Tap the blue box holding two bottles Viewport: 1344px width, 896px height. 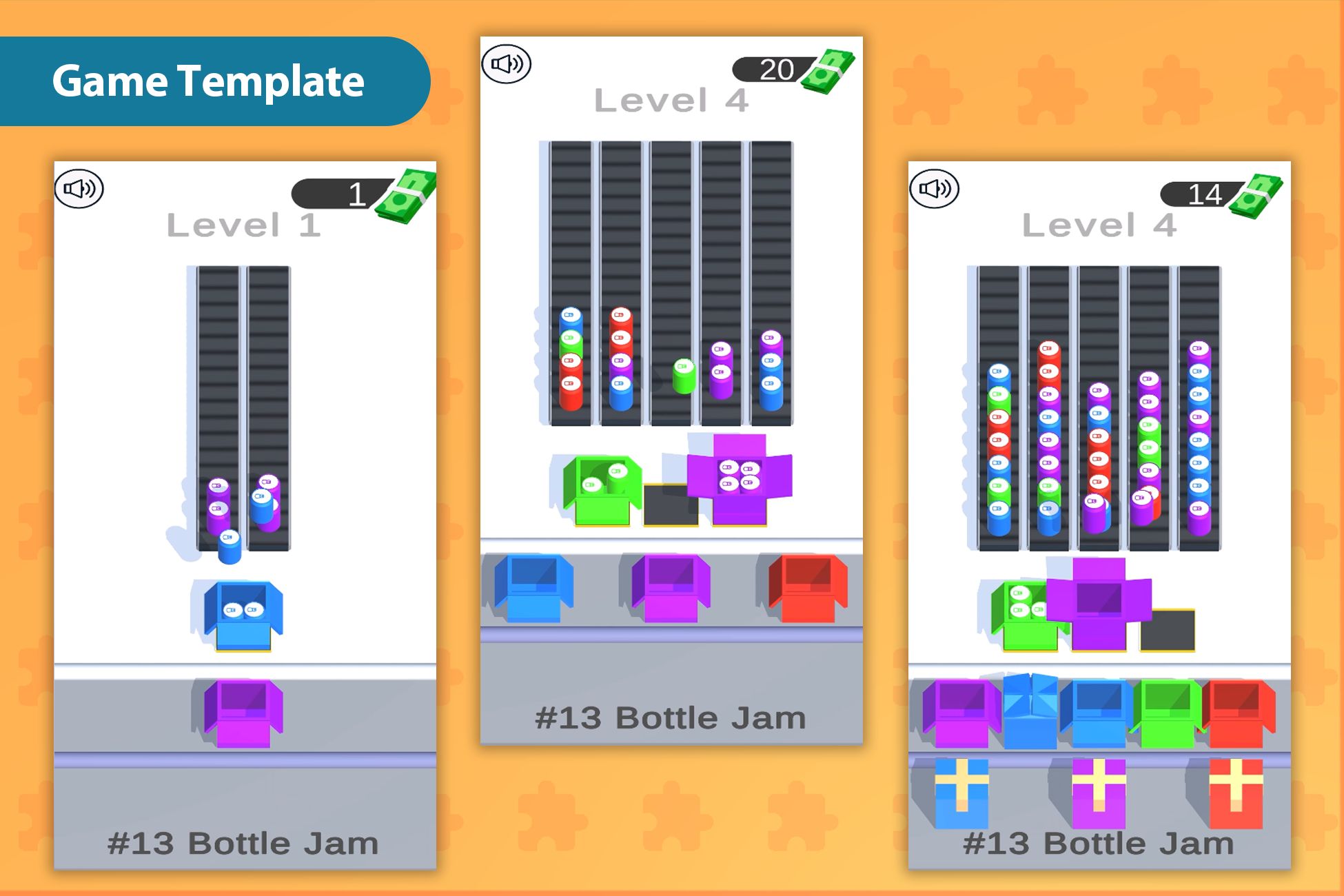(243, 615)
